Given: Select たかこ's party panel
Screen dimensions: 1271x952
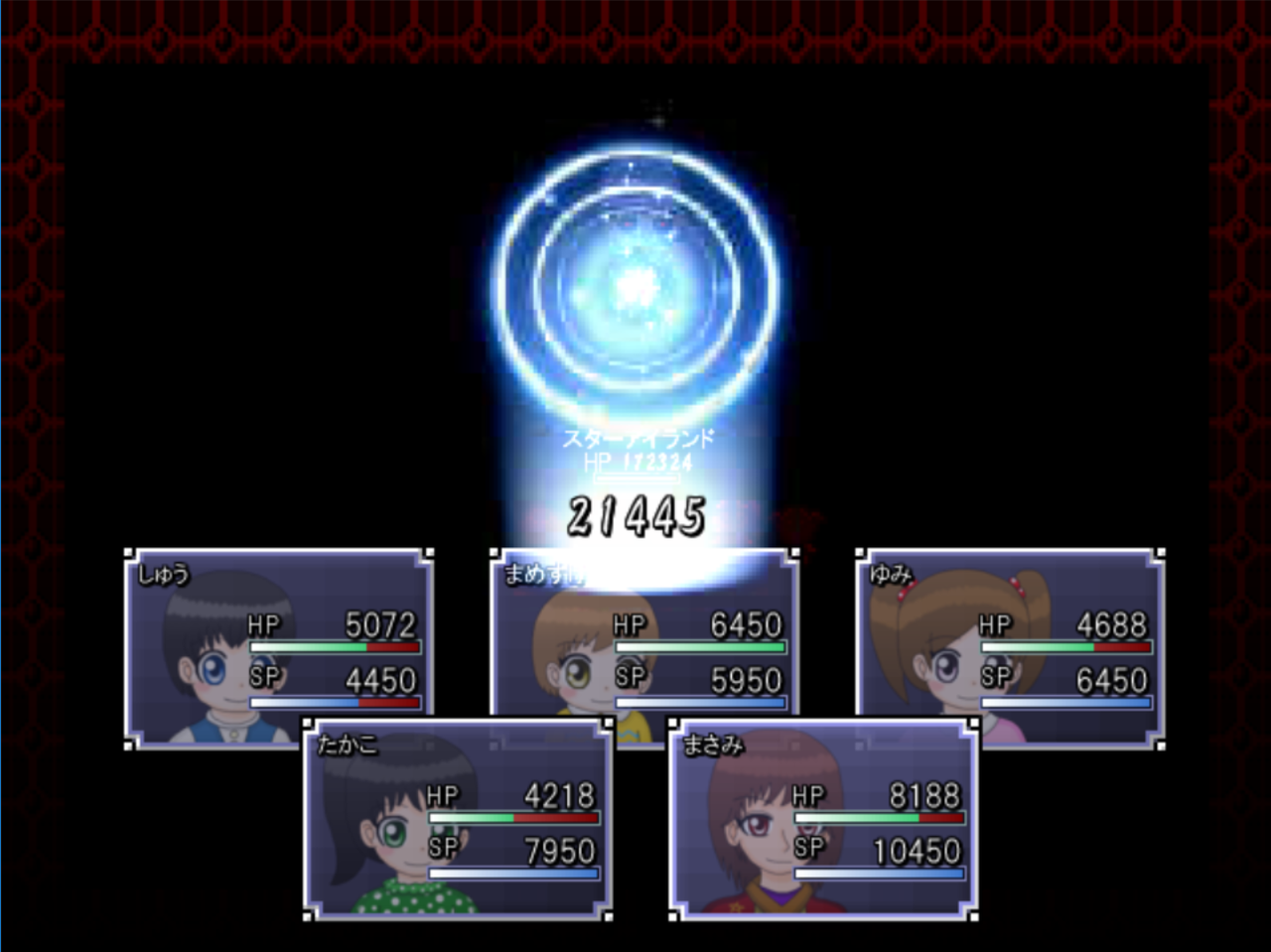Looking at the screenshot, I should (457, 819).
